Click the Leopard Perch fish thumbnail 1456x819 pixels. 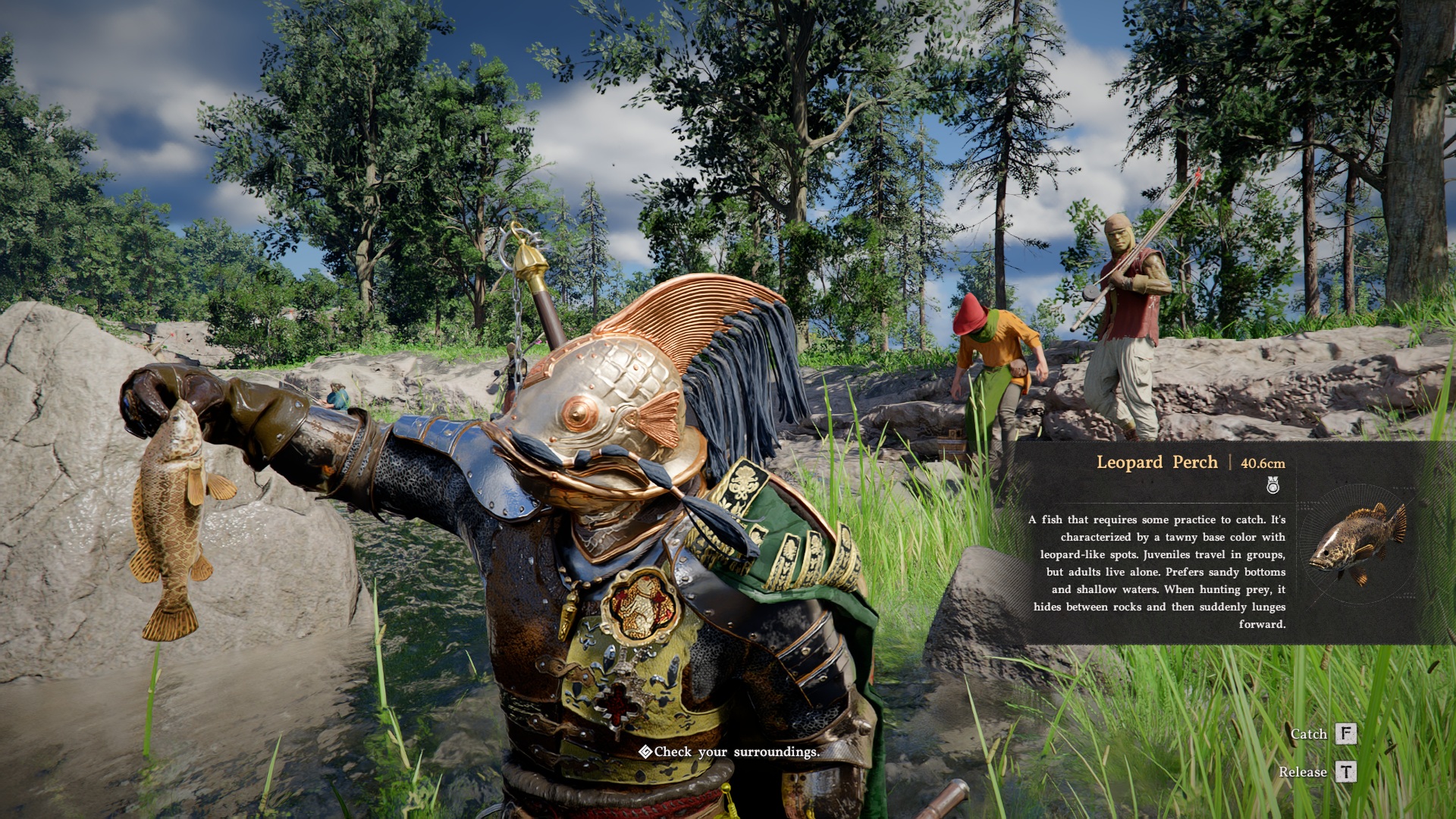1357,541
